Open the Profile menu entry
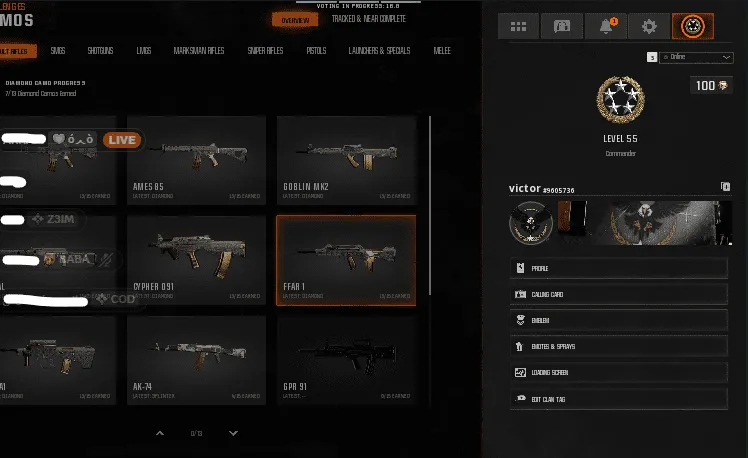 pyautogui.click(x=619, y=268)
